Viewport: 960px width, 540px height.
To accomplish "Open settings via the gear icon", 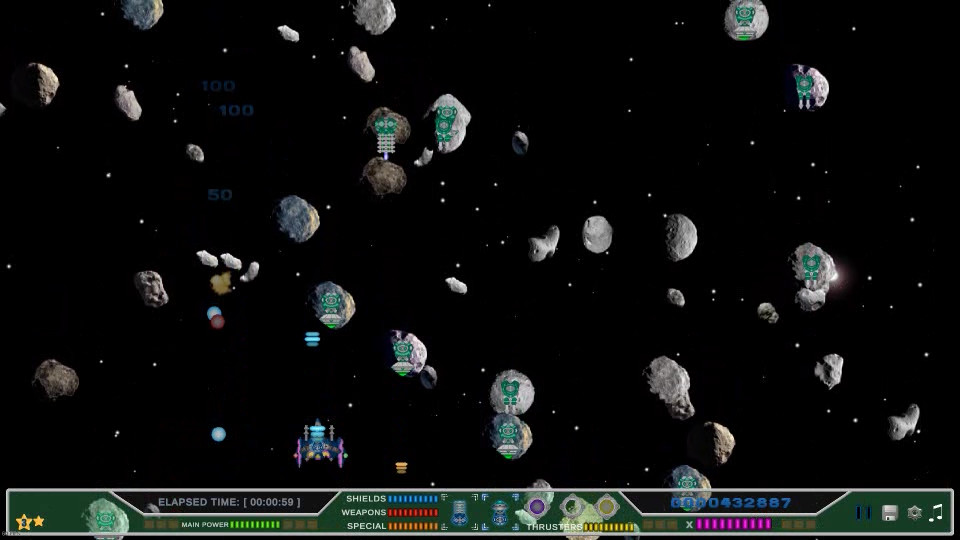I will [914, 513].
